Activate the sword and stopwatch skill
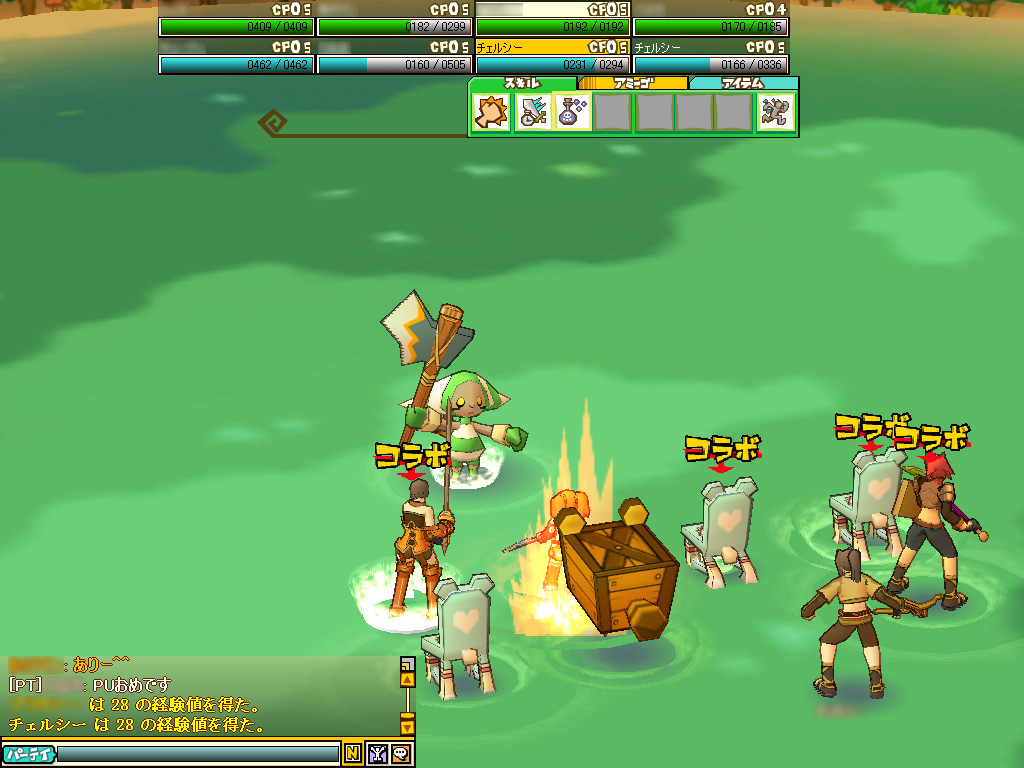 click(x=532, y=113)
